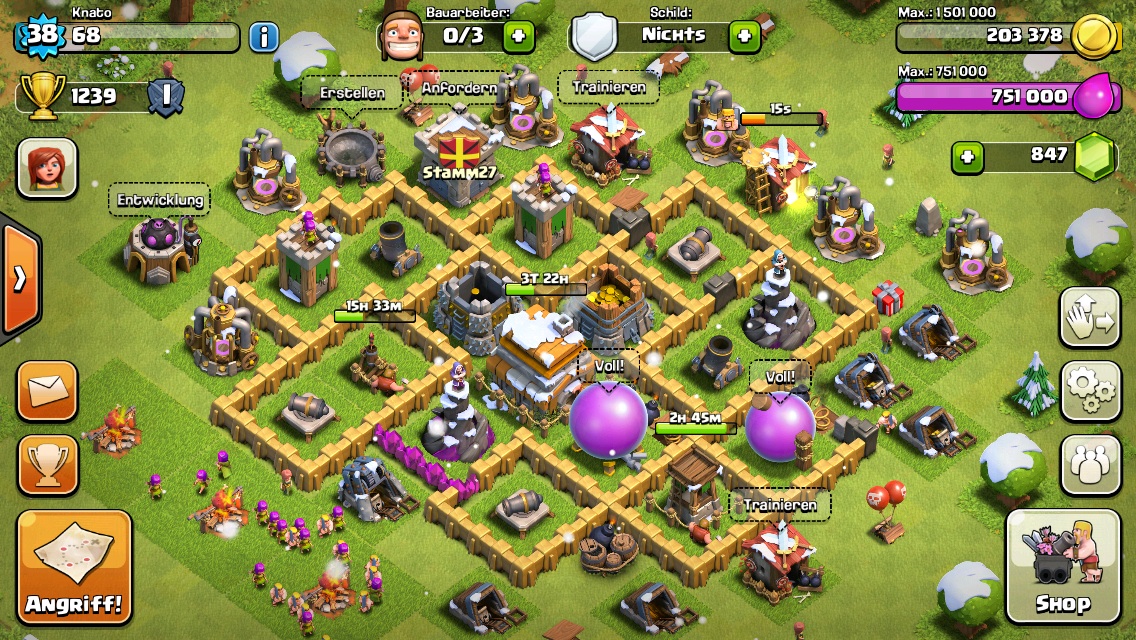Tap the Erstellen bubble over the spell factory
Screen dimensions: 1136x640
click(352, 93)
